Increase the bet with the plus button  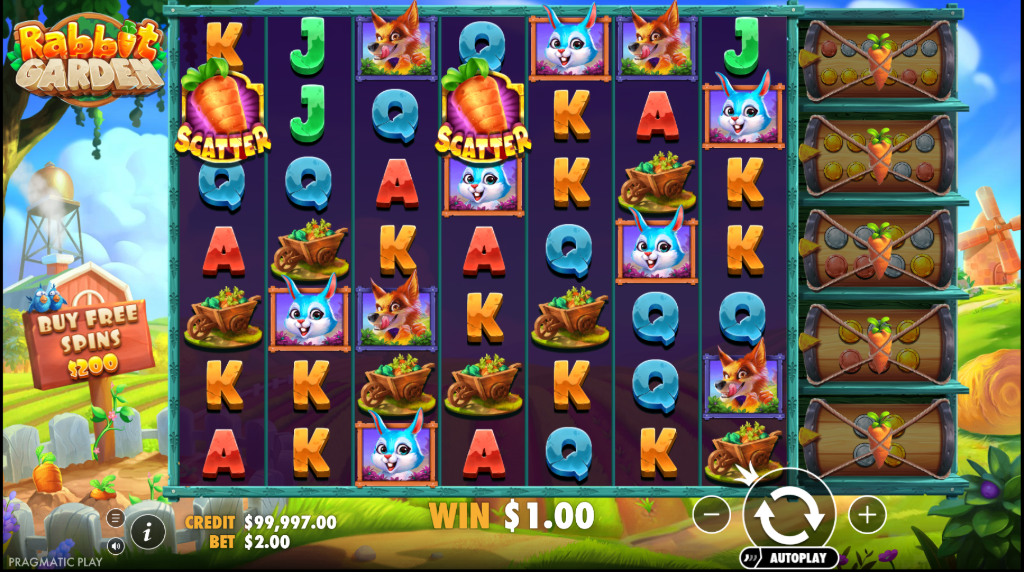(867, 515)
